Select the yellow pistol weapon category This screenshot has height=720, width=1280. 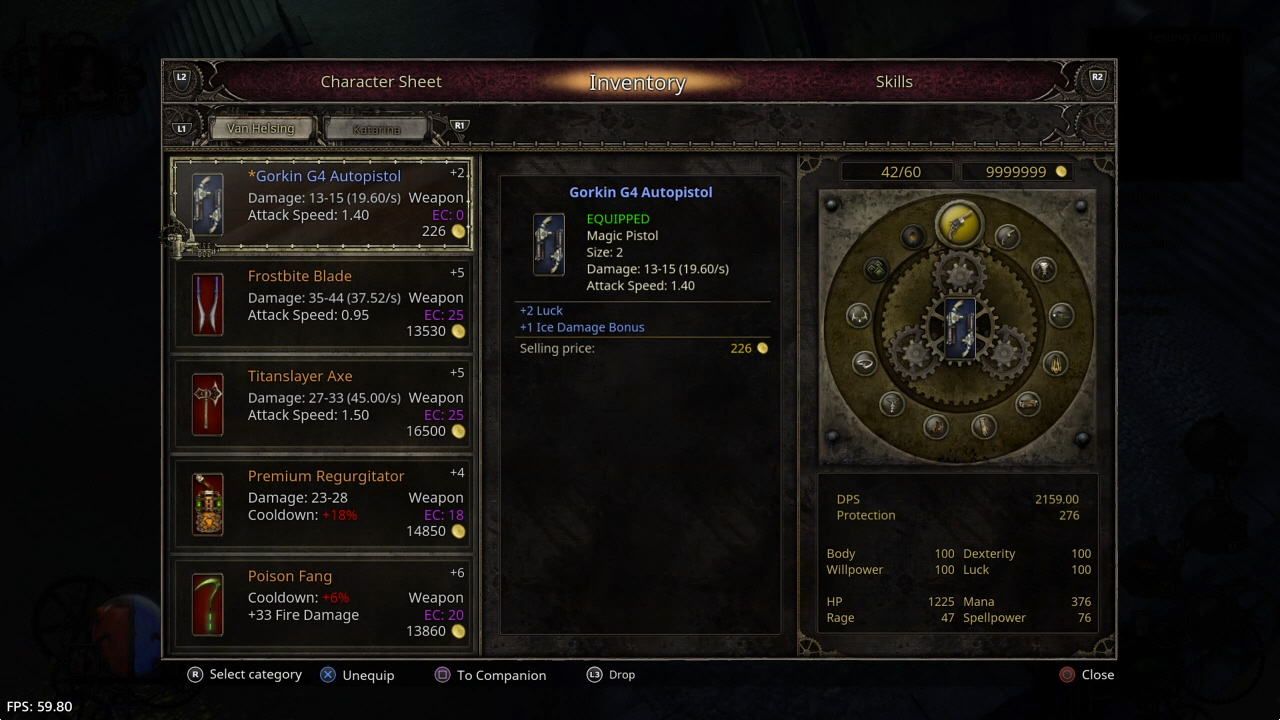tap(959, 222)
